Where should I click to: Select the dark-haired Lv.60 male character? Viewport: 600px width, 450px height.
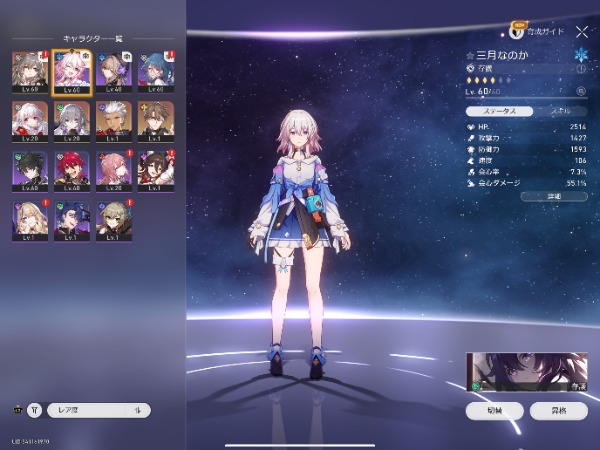tap(28, 171)
